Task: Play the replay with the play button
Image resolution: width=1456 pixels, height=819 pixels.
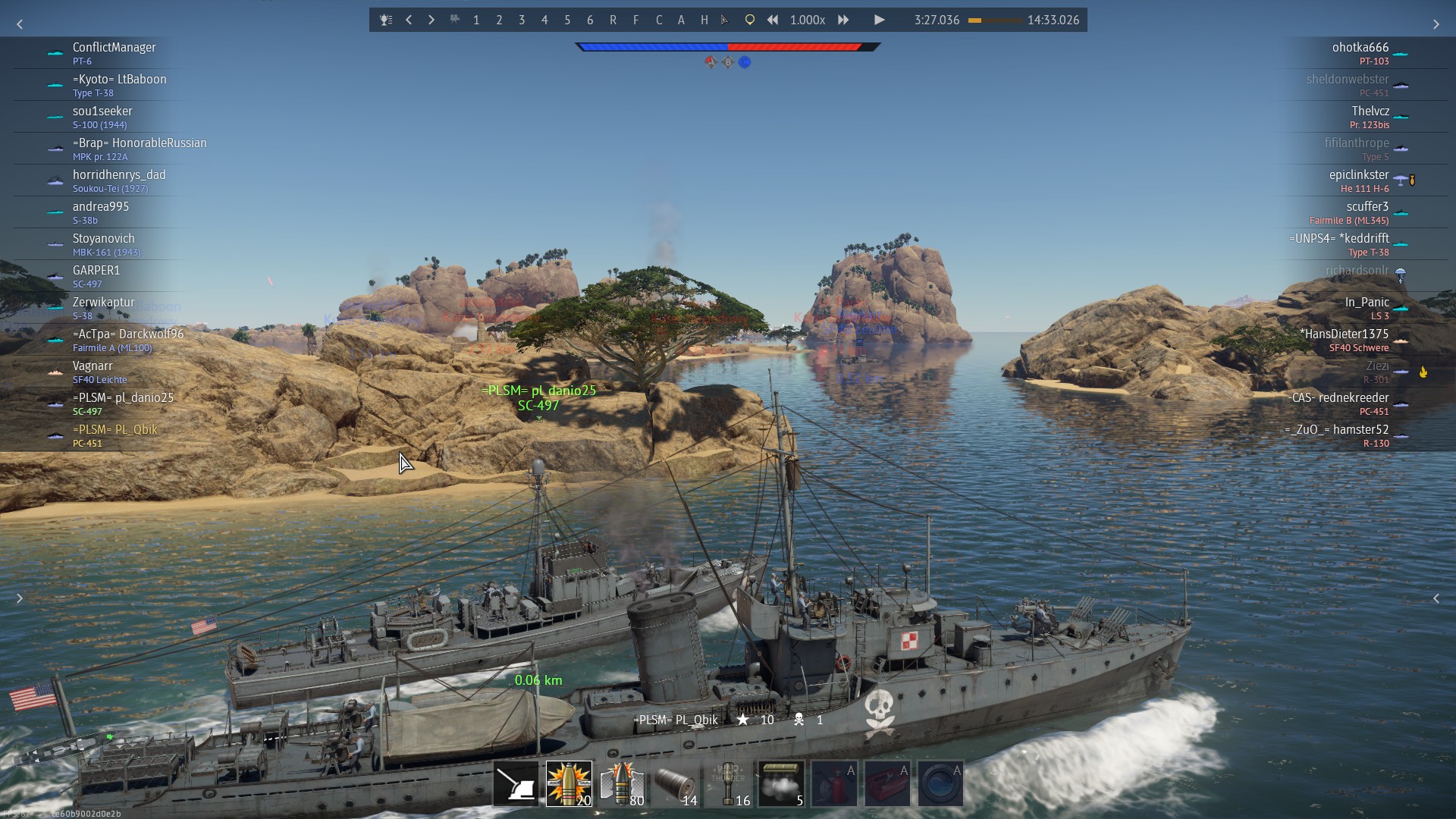Action: (x=879, y=20)
